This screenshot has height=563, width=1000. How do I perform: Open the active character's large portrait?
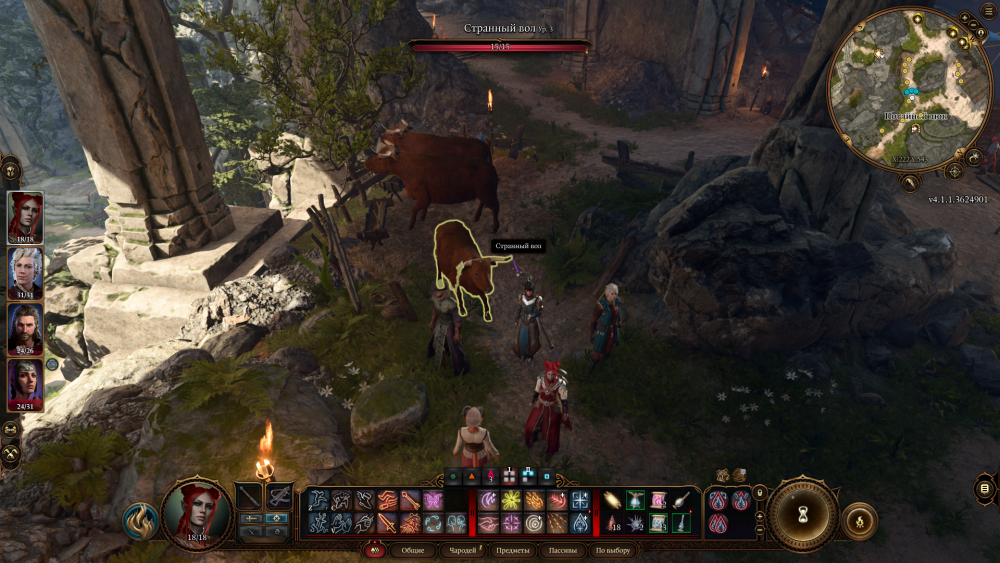click(196, 513)
